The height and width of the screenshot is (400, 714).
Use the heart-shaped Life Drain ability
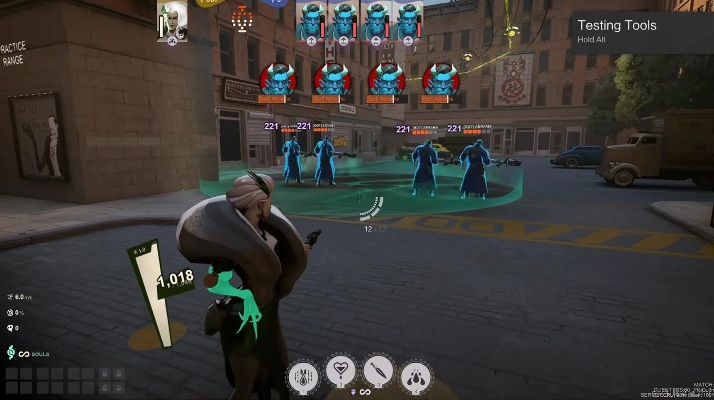(x=341, y=372)
